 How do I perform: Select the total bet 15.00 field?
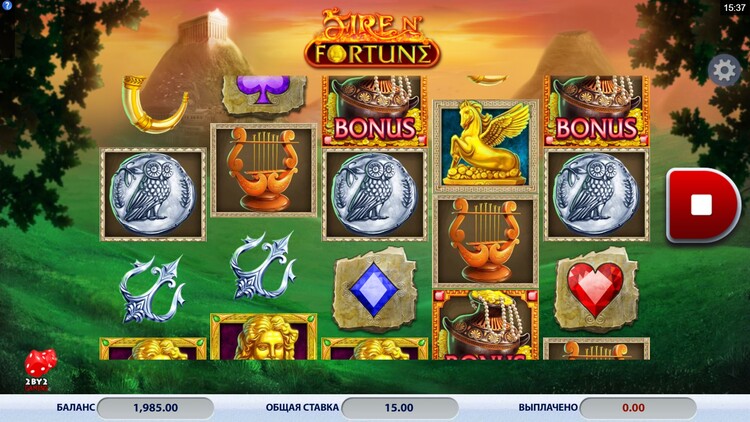[x=399, y=408]
